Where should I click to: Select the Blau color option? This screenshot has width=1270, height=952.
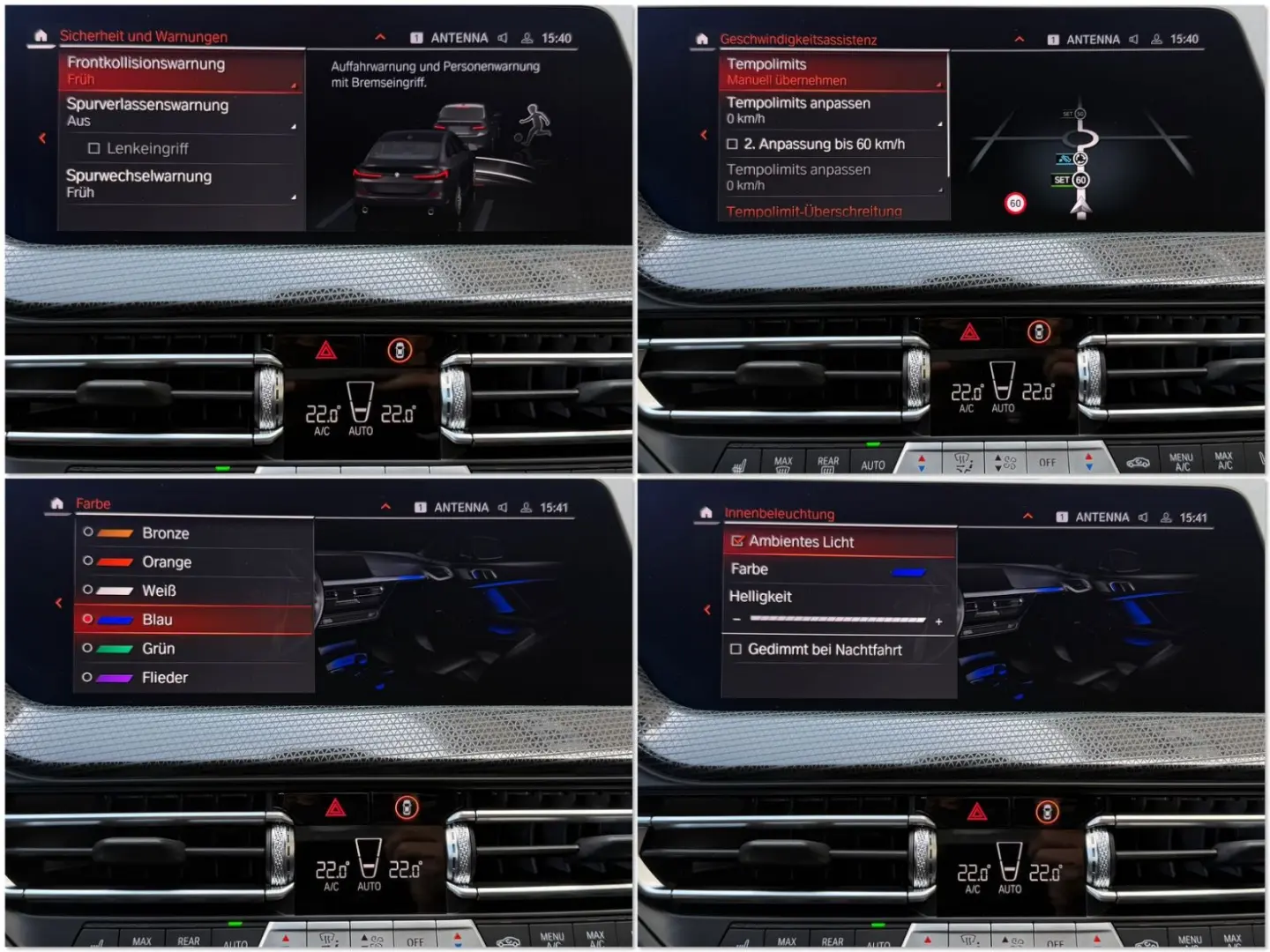click(158, 620)
